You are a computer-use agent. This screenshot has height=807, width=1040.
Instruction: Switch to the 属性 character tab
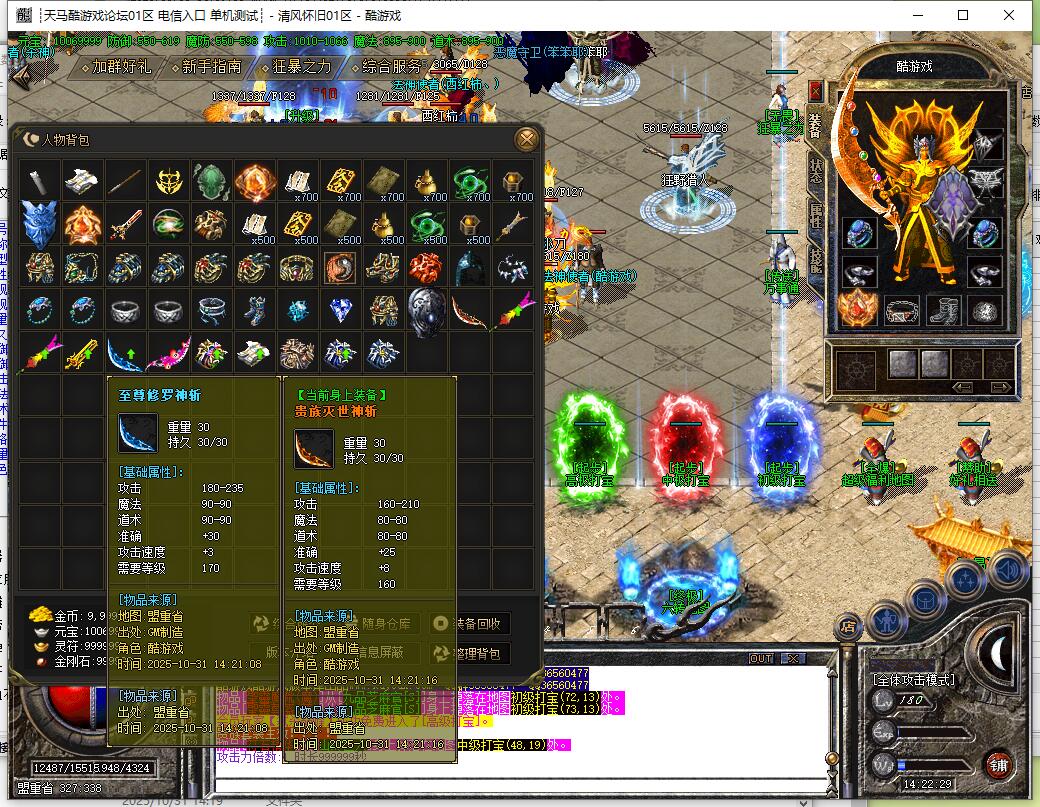pyautogui.click(x=815, y=214)
